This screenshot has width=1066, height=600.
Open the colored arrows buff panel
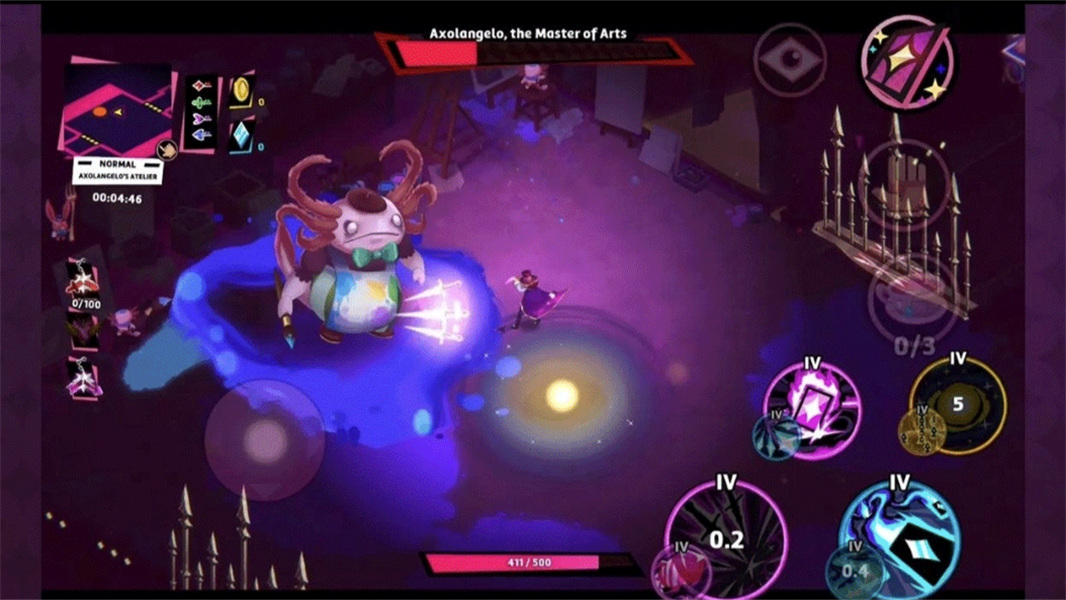pos(203,111)
